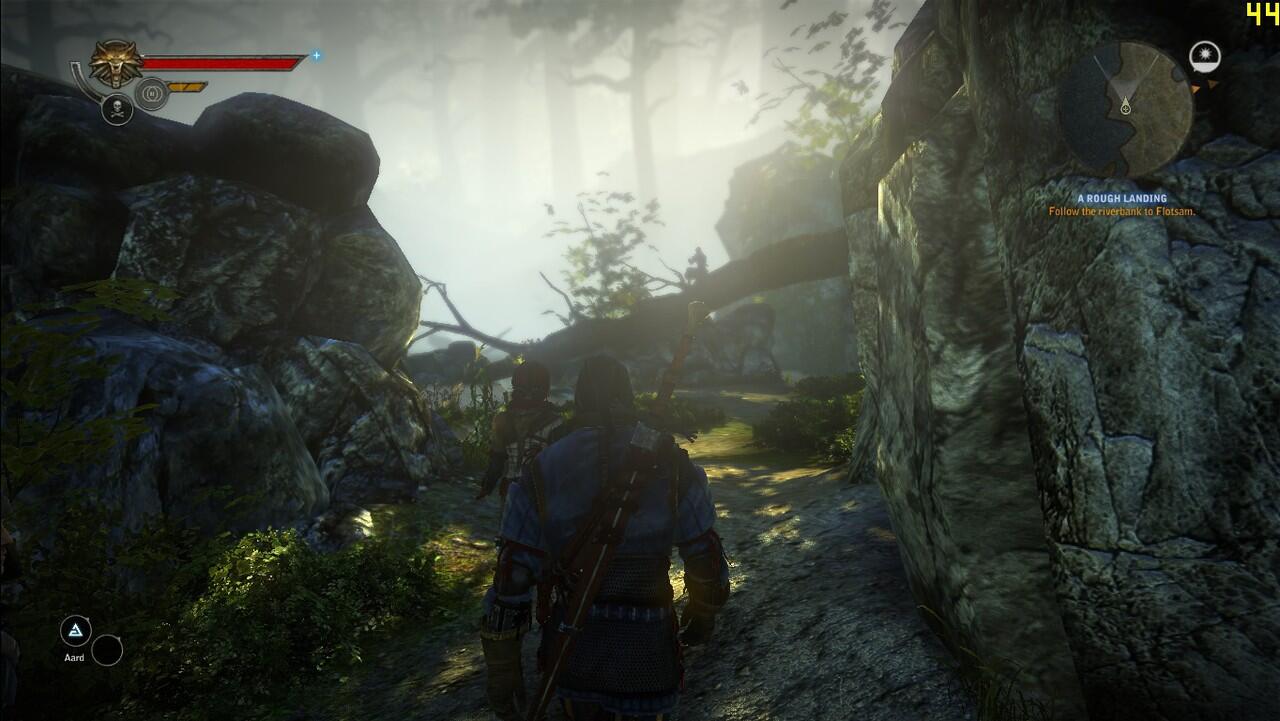Click the circular vigor icon beside the orange pips
This screenshot has height=721, width=1280.
pos(151,93)
